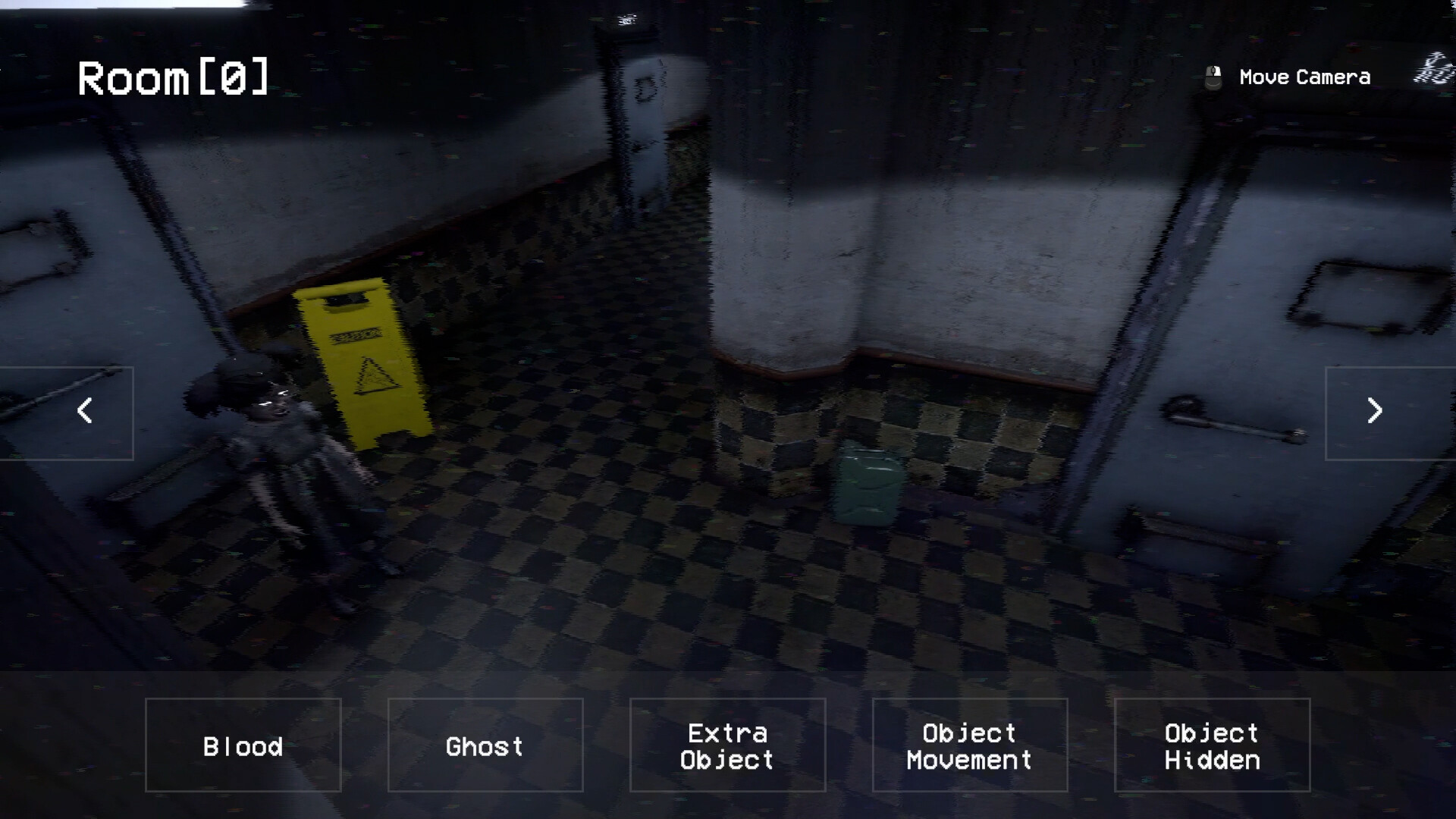Screen dimensions: 1456x819
Task: Report a Blood anomaly
Action: click(242, 745)
